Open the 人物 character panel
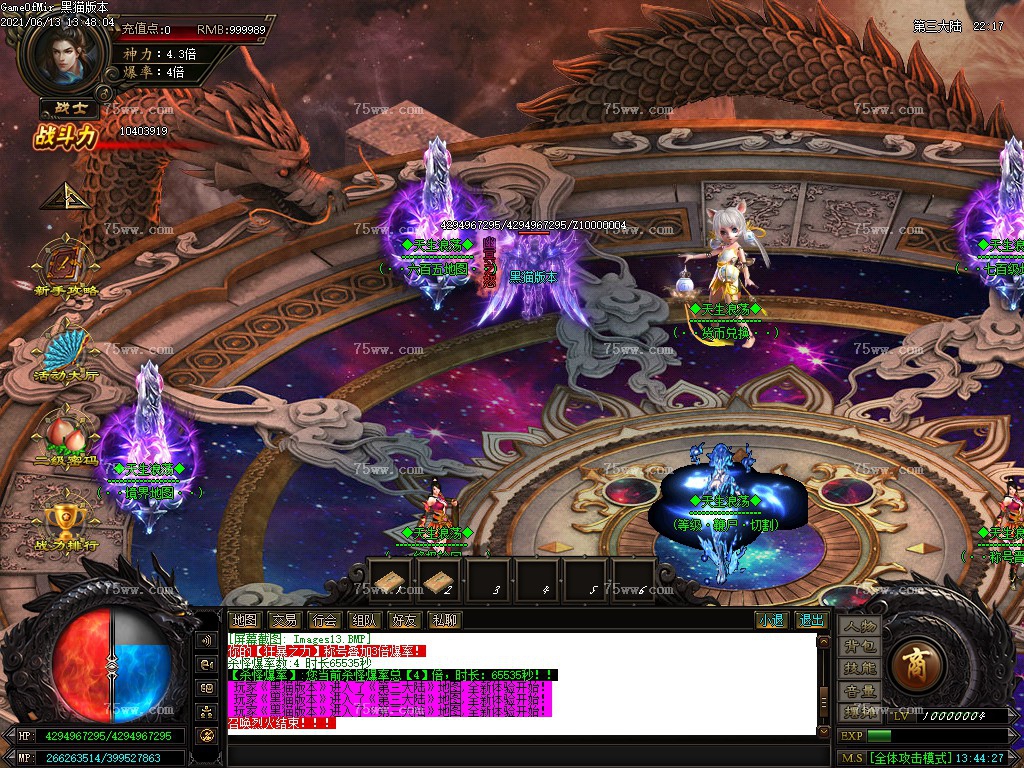The image size is (1024, 768). point(859,626)
